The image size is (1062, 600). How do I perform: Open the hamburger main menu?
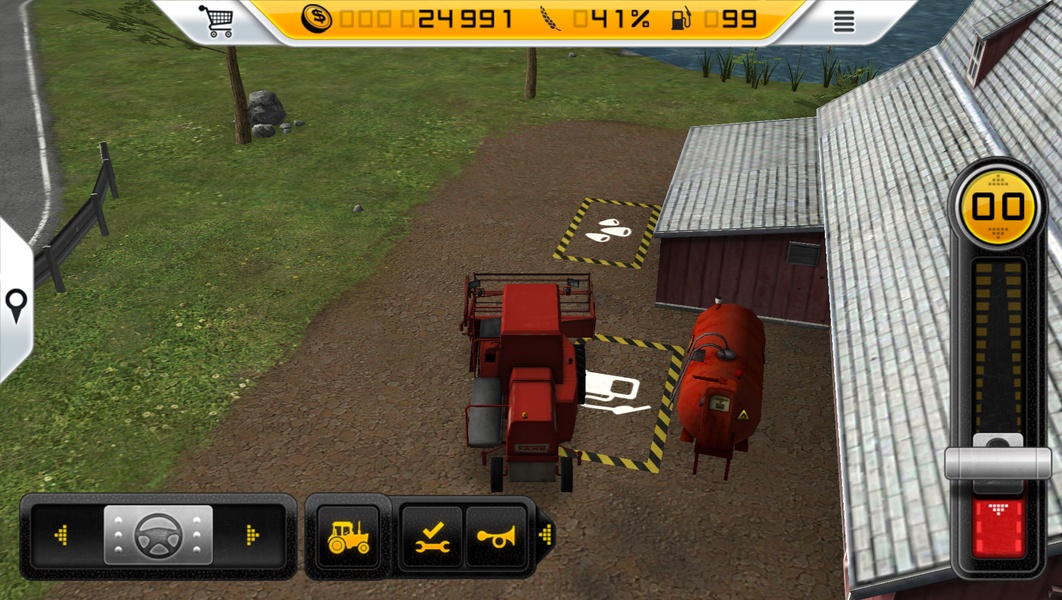click(x=844, y=21)
